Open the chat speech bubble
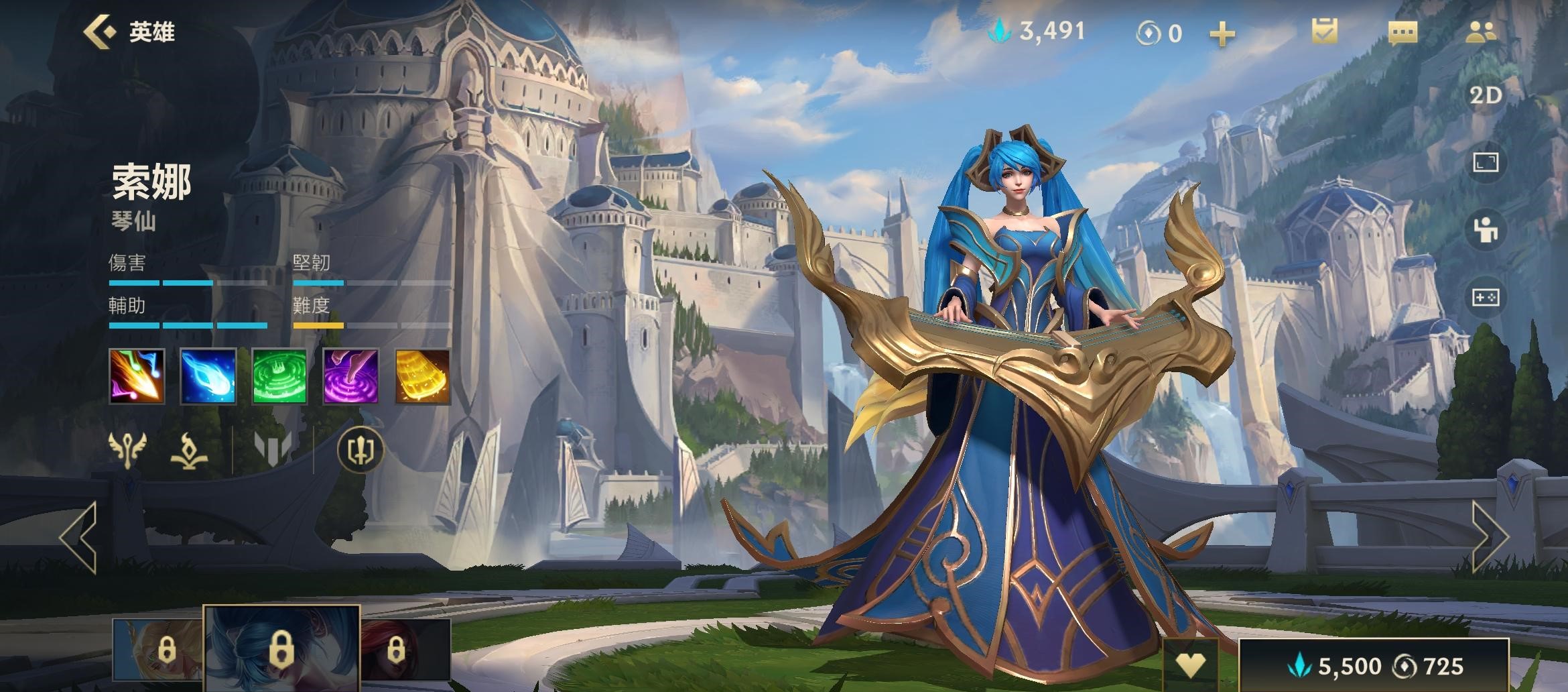 (x=1402, y=32)
